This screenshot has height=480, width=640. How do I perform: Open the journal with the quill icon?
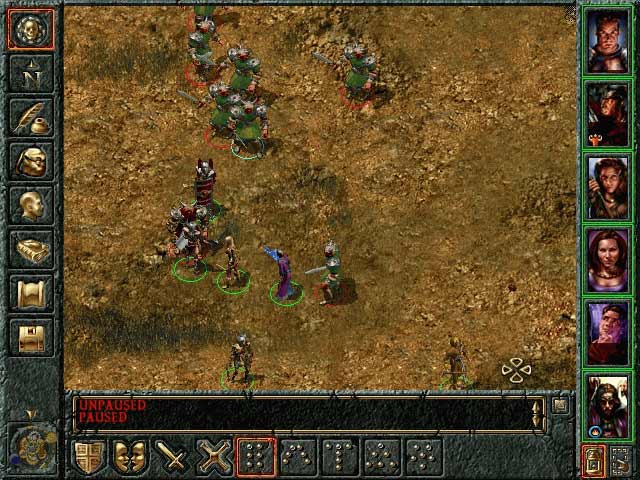tap(30, 117)
